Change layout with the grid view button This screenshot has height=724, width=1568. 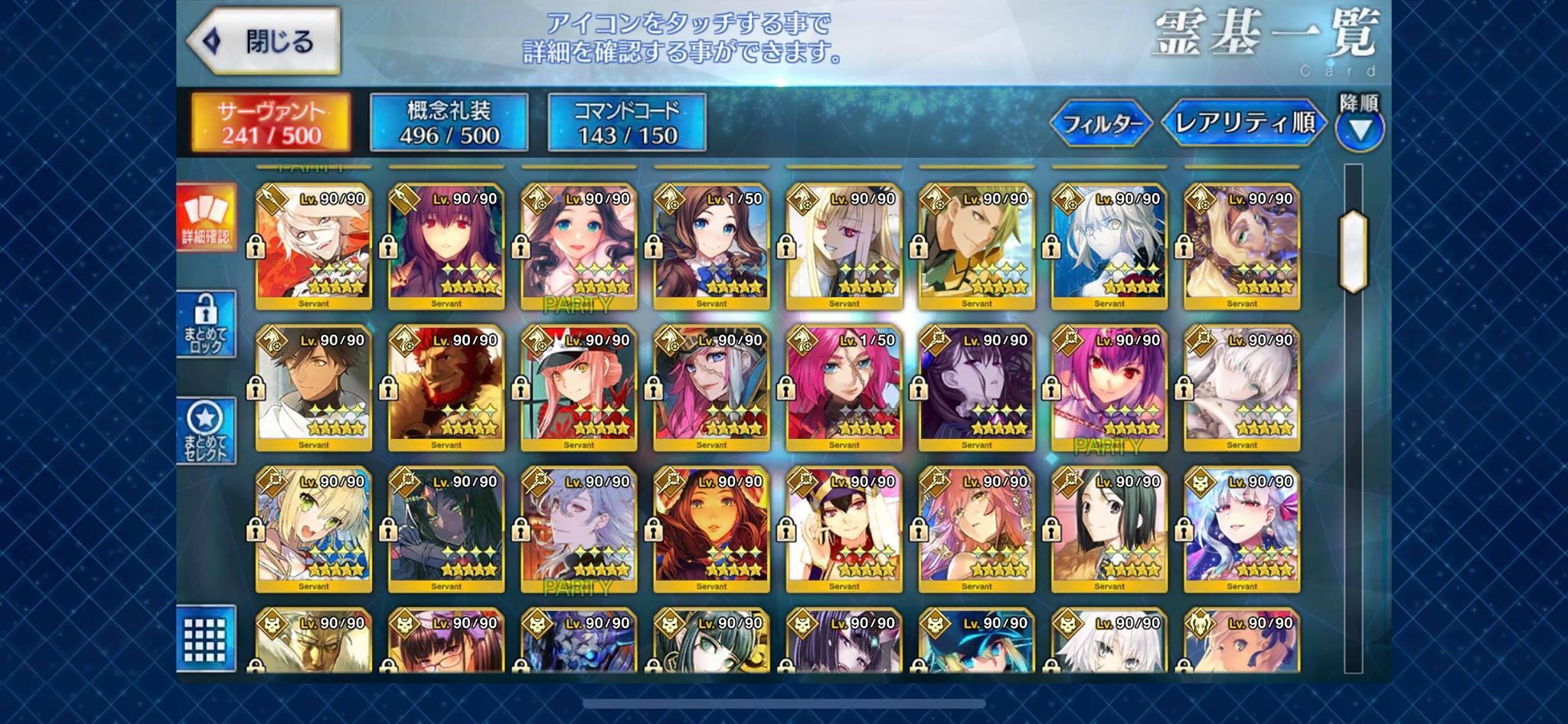(205, 639)
